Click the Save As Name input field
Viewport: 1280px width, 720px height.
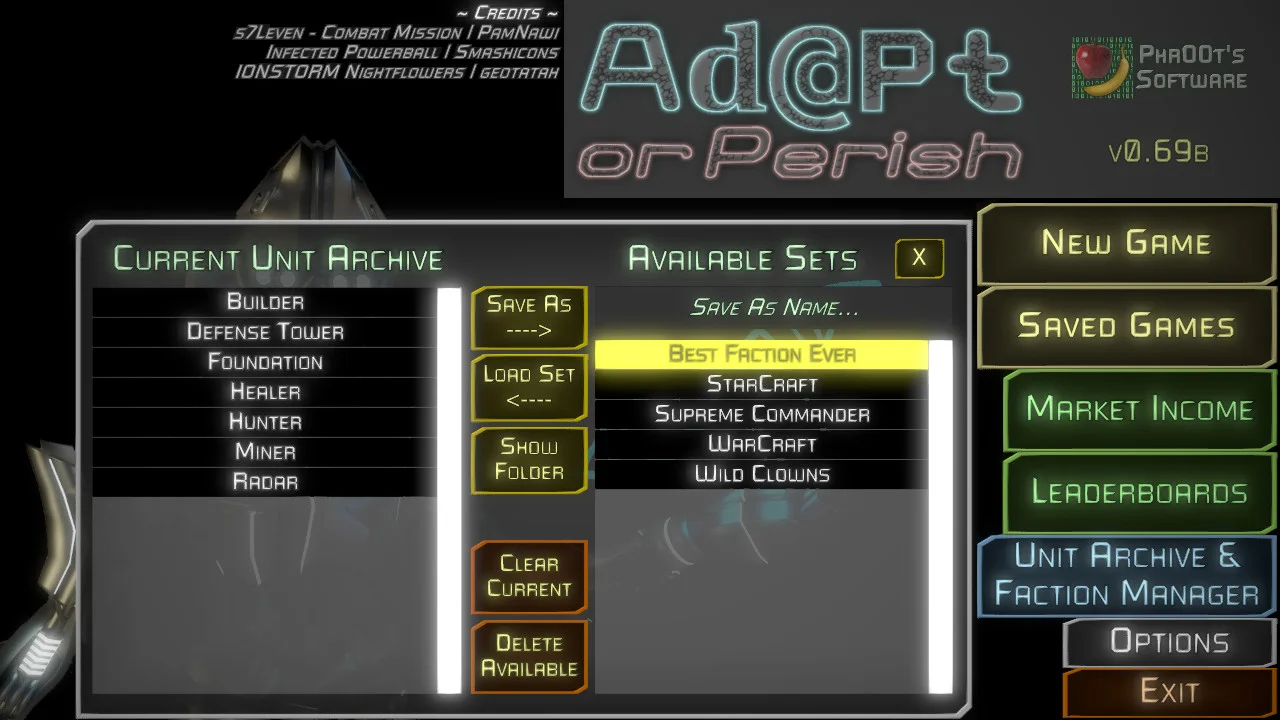click(x=772, y=307)
